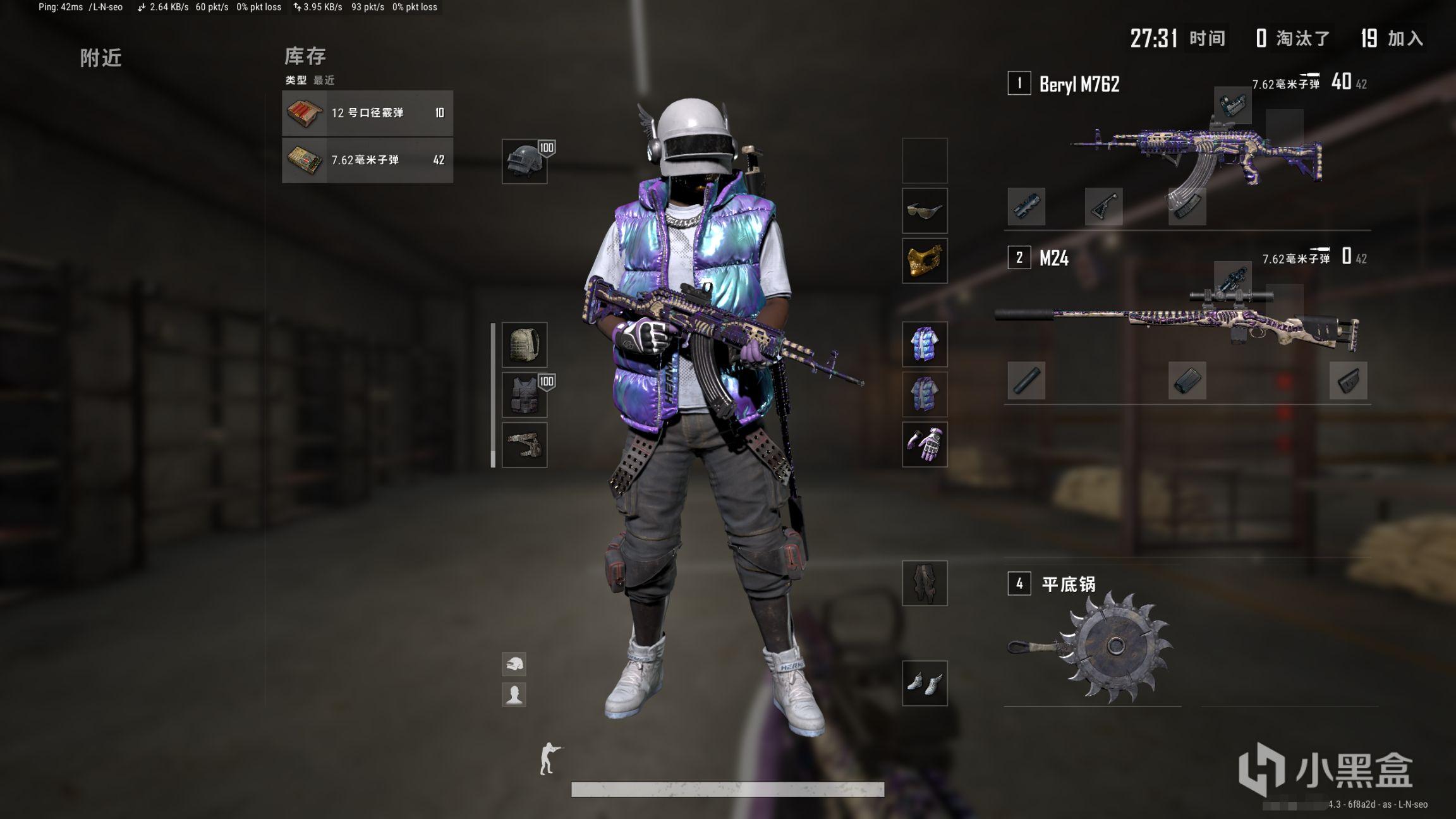Click the M24 suppressor muzzle attachment
The height and width of the screenshot is (819, 1456).
point(1026,380)
